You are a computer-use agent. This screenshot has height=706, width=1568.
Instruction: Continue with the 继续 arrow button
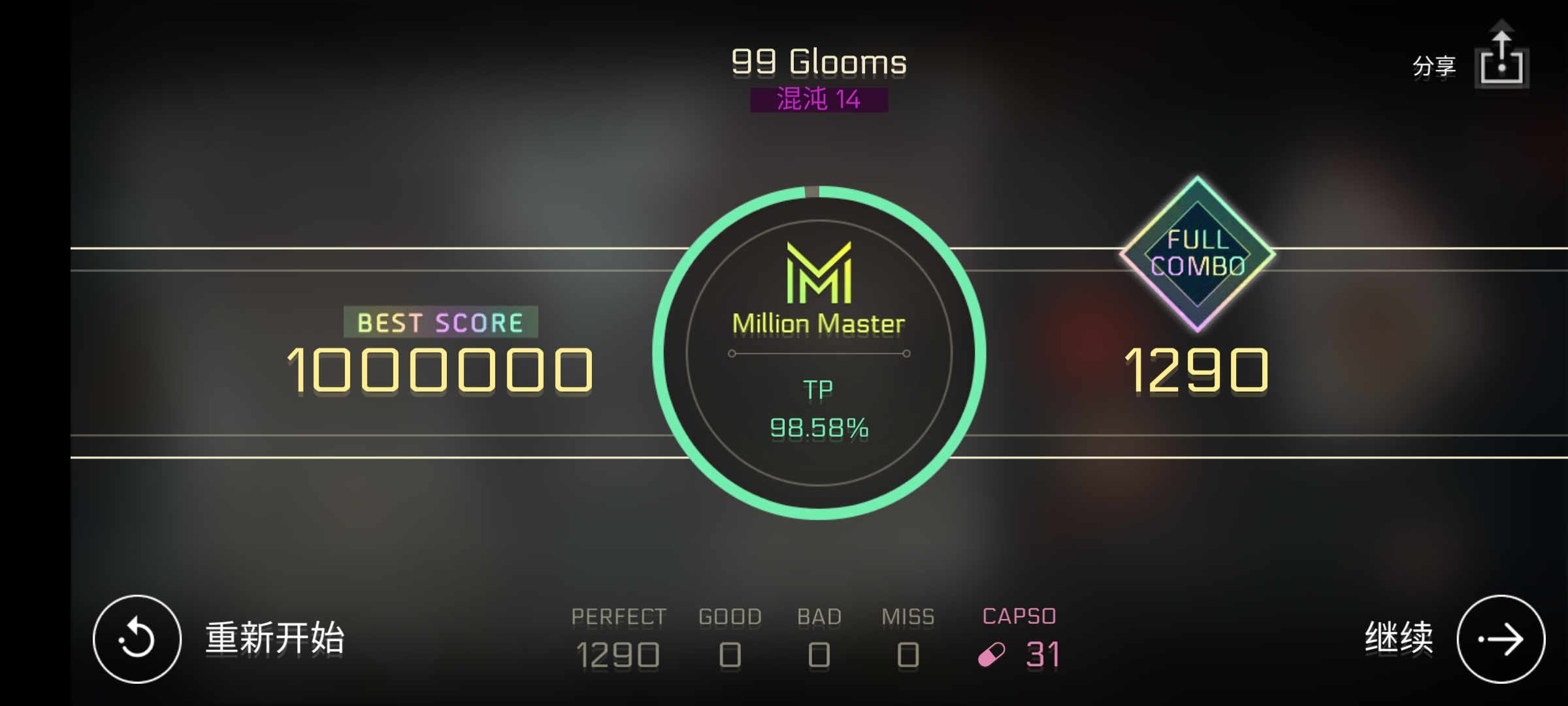coord(1500,639)
